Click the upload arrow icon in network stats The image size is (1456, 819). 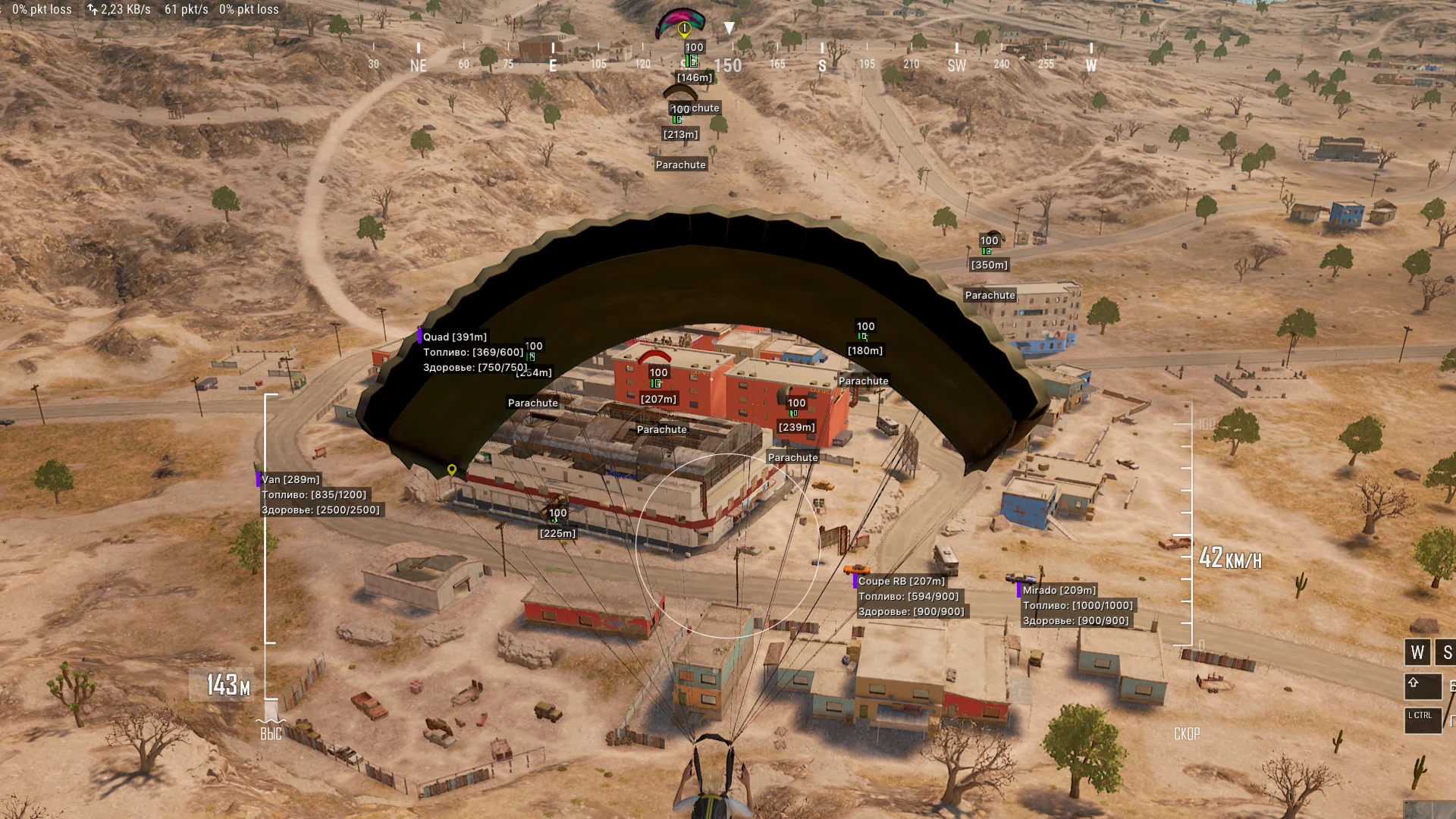(89, 10)
